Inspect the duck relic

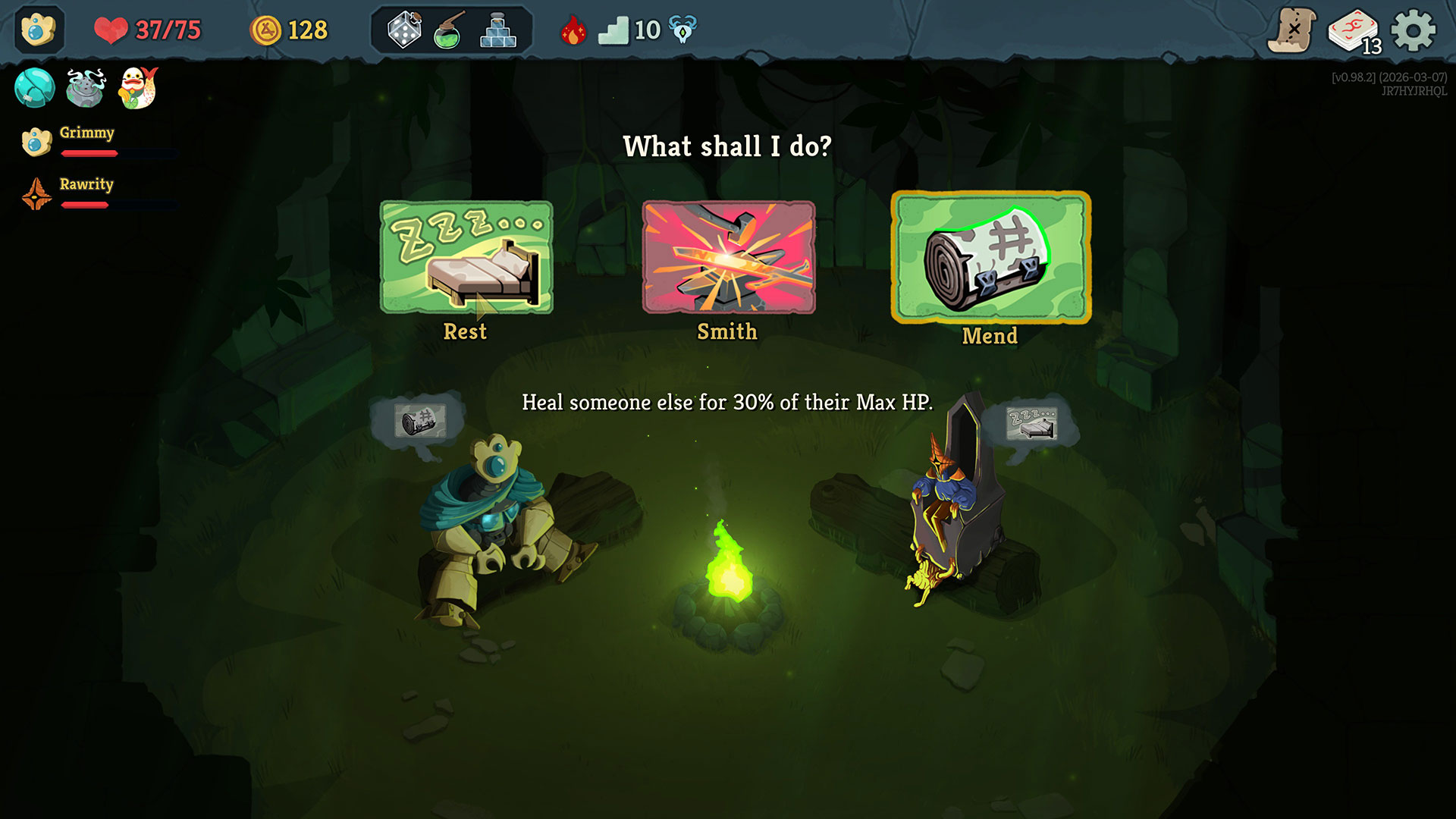point(138,88)
